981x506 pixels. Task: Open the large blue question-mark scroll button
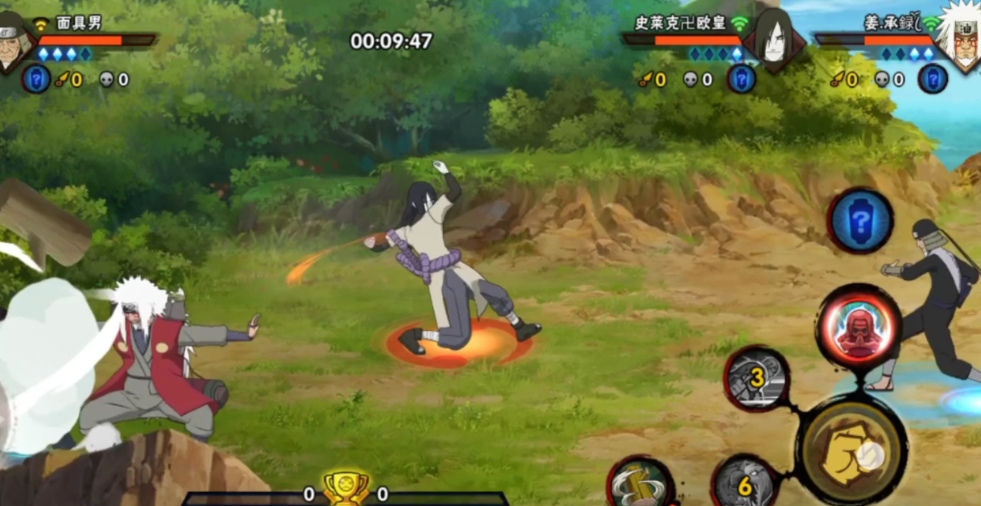coord(860,220)
